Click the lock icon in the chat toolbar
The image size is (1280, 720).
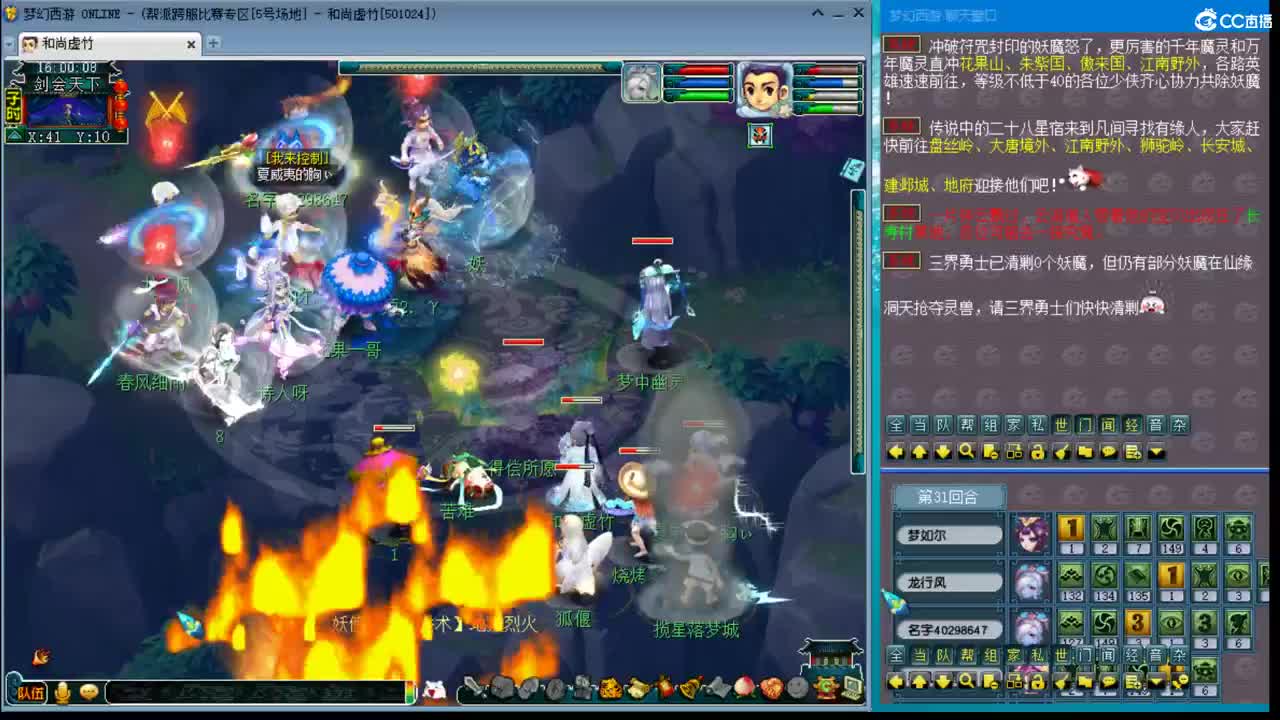pyautogui.click(x=1036, y=452)
